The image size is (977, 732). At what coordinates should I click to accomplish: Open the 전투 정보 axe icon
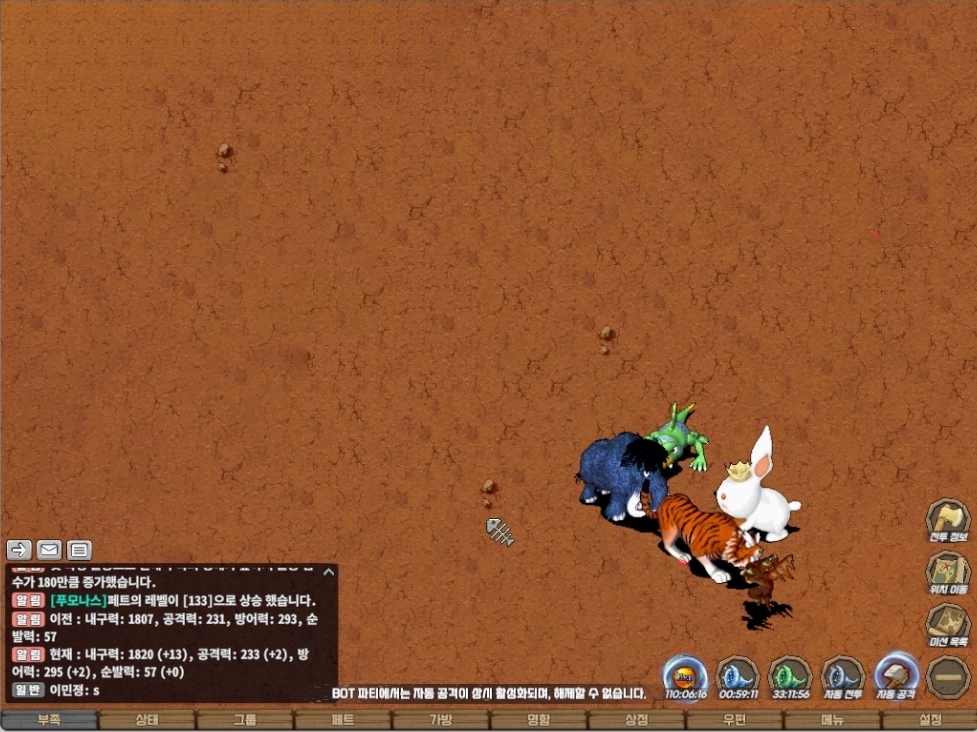[946, 520]
